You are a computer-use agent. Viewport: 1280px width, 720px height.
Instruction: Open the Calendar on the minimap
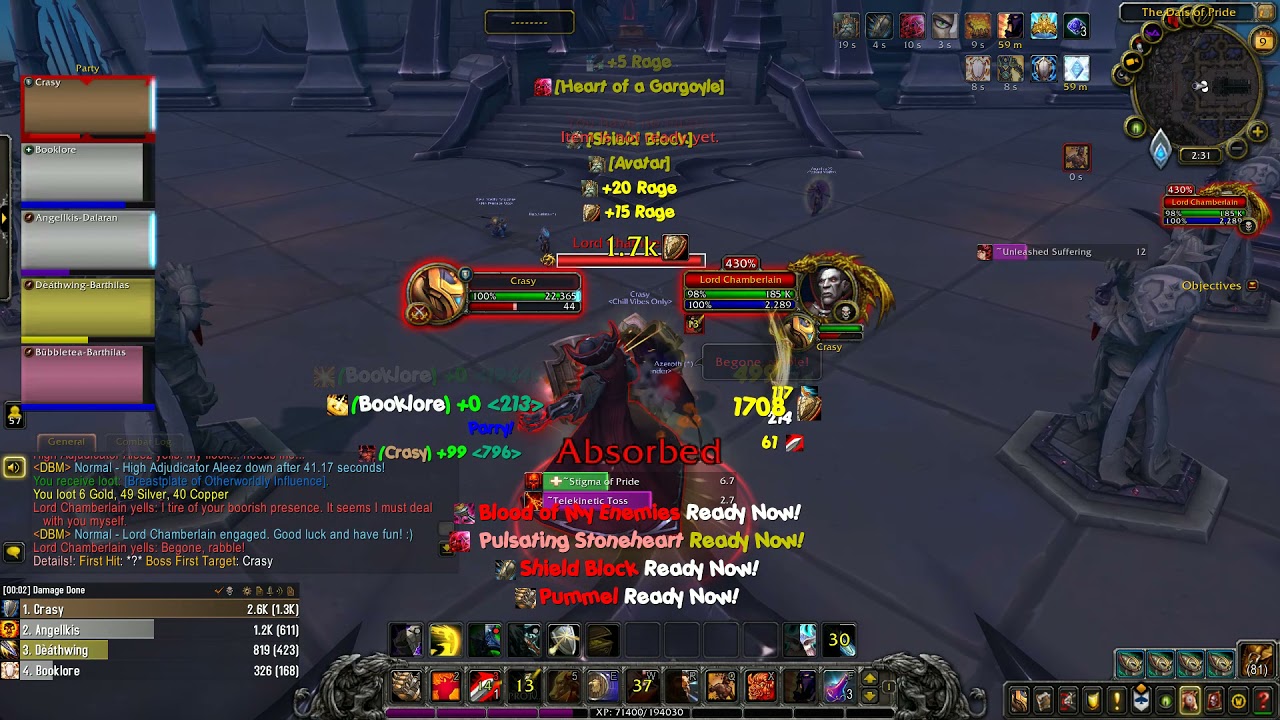(x=1262, y=40)
